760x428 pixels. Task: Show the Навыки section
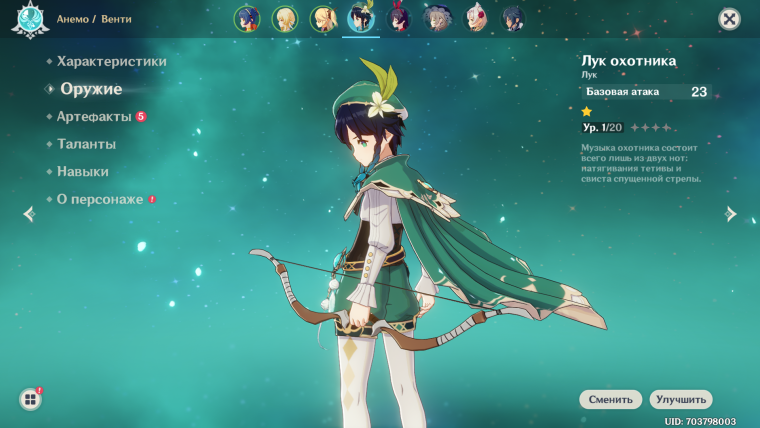tap(83, 172)
